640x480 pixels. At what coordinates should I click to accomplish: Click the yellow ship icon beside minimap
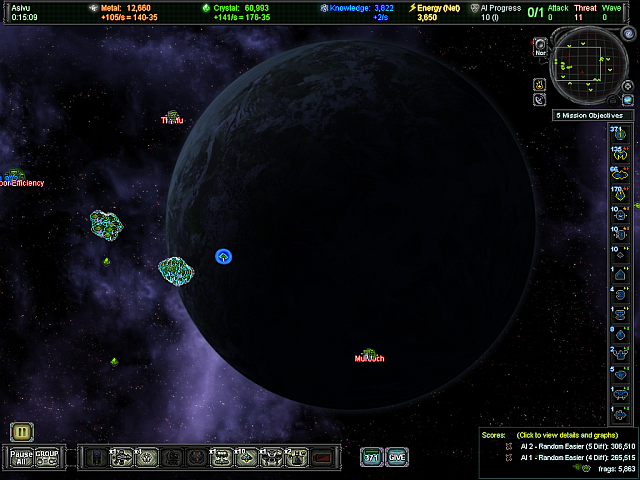point(540,83)
